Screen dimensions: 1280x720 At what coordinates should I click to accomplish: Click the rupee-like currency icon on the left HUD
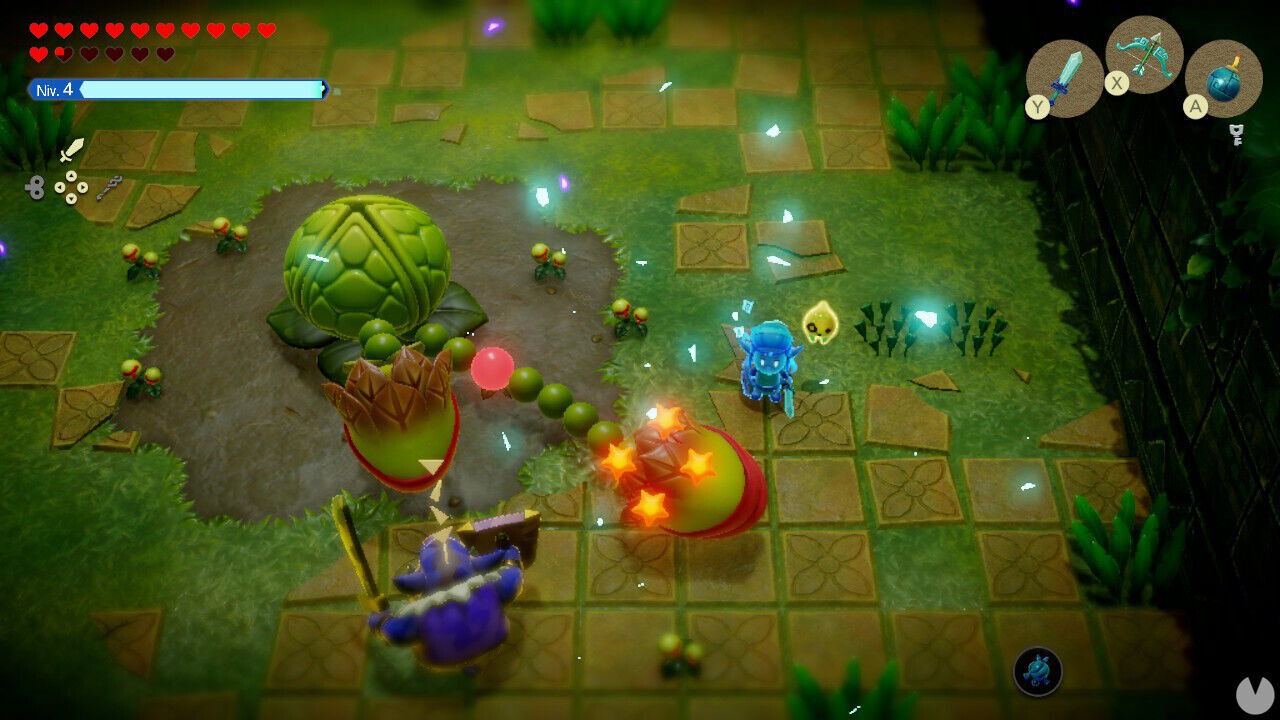click(x=37, y=187)
